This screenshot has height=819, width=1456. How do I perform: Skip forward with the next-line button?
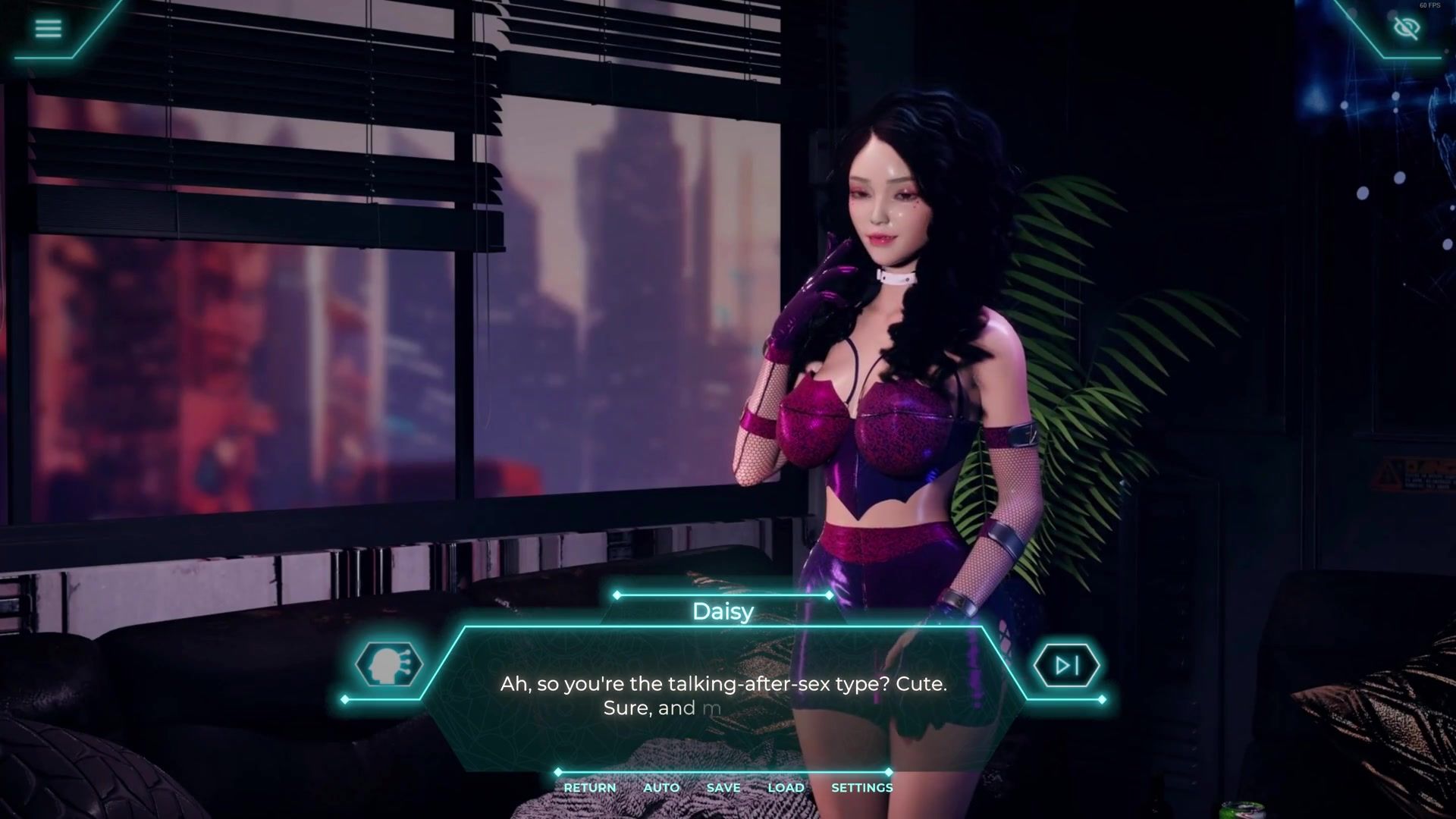1066,665
